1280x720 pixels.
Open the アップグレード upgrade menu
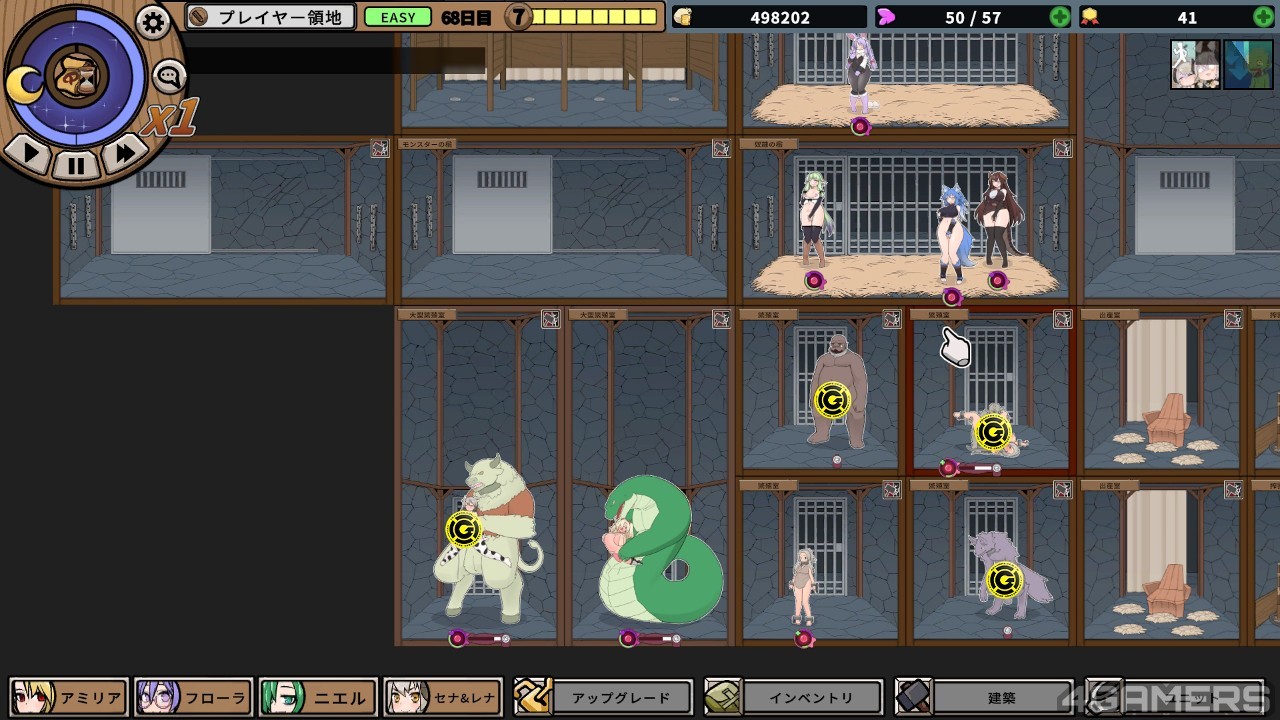(604, 698)
